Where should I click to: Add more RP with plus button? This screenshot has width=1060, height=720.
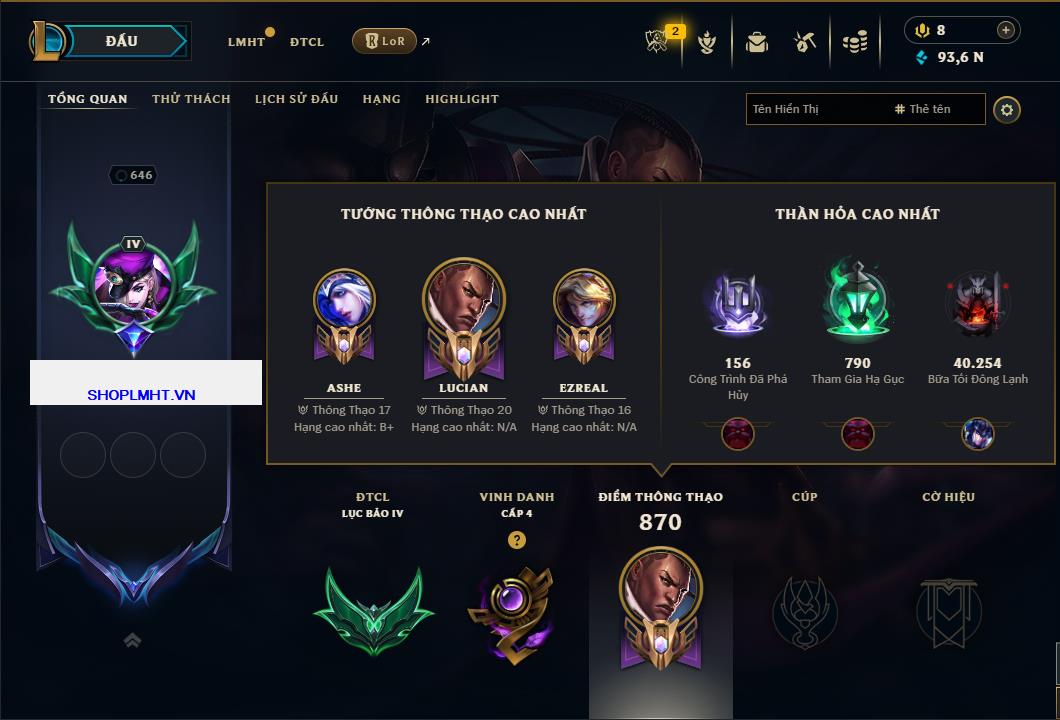(x=1006, y=30)
